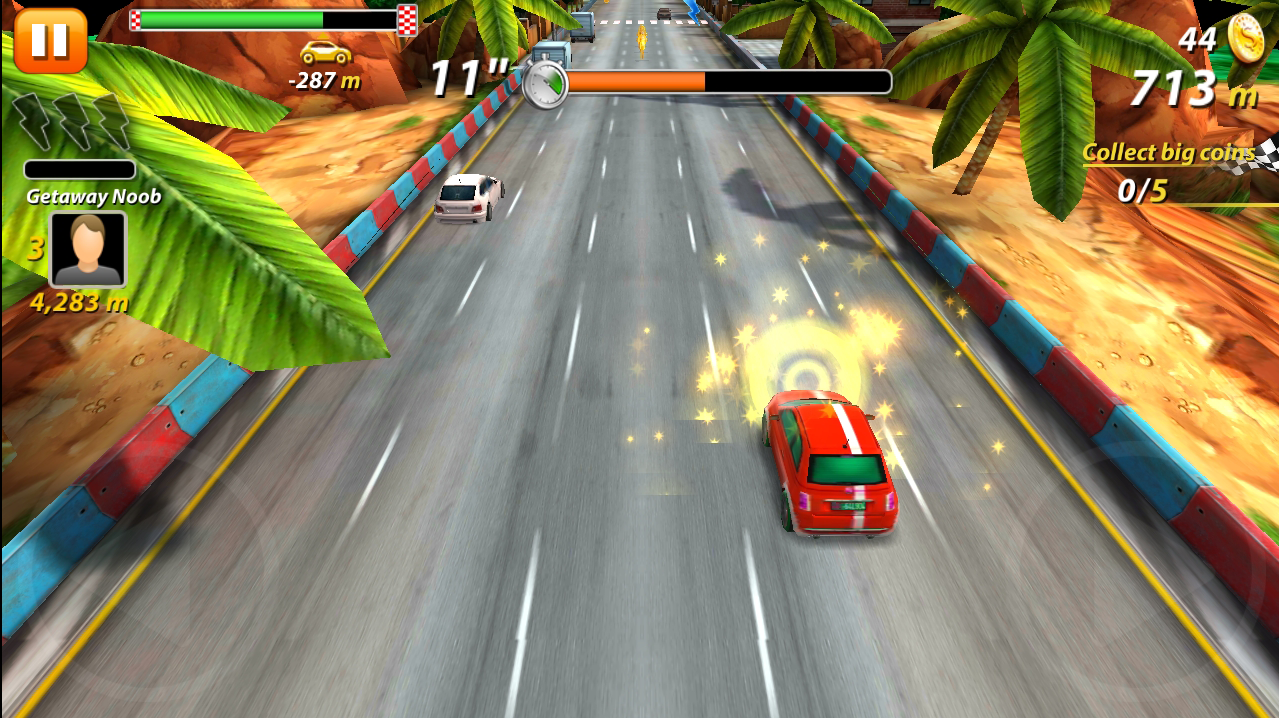Activate the lightning bolt boost icons
The image size is (1279, 718).
pos(70,122)
